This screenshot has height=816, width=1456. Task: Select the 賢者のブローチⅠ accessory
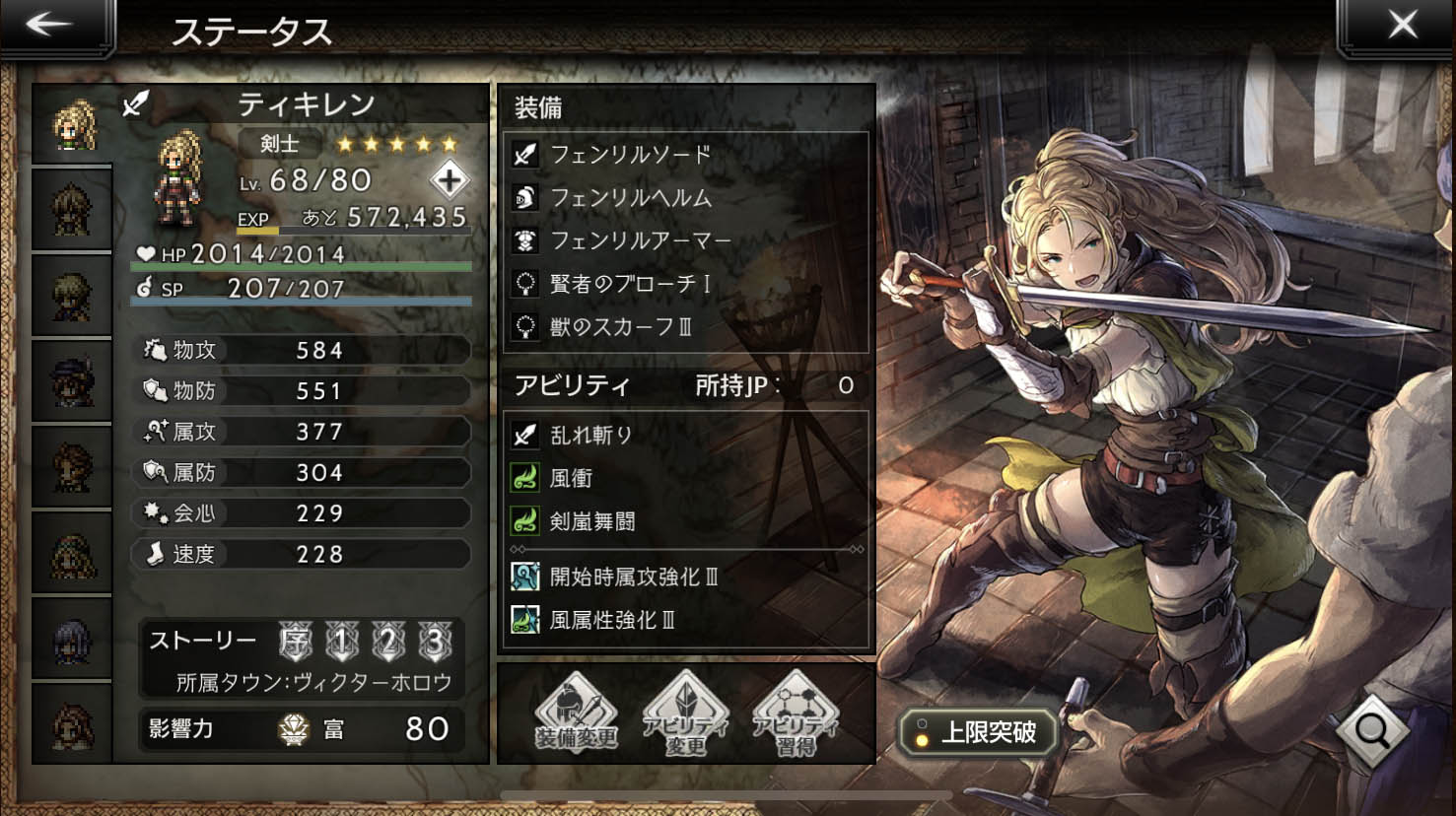(629, 285)
